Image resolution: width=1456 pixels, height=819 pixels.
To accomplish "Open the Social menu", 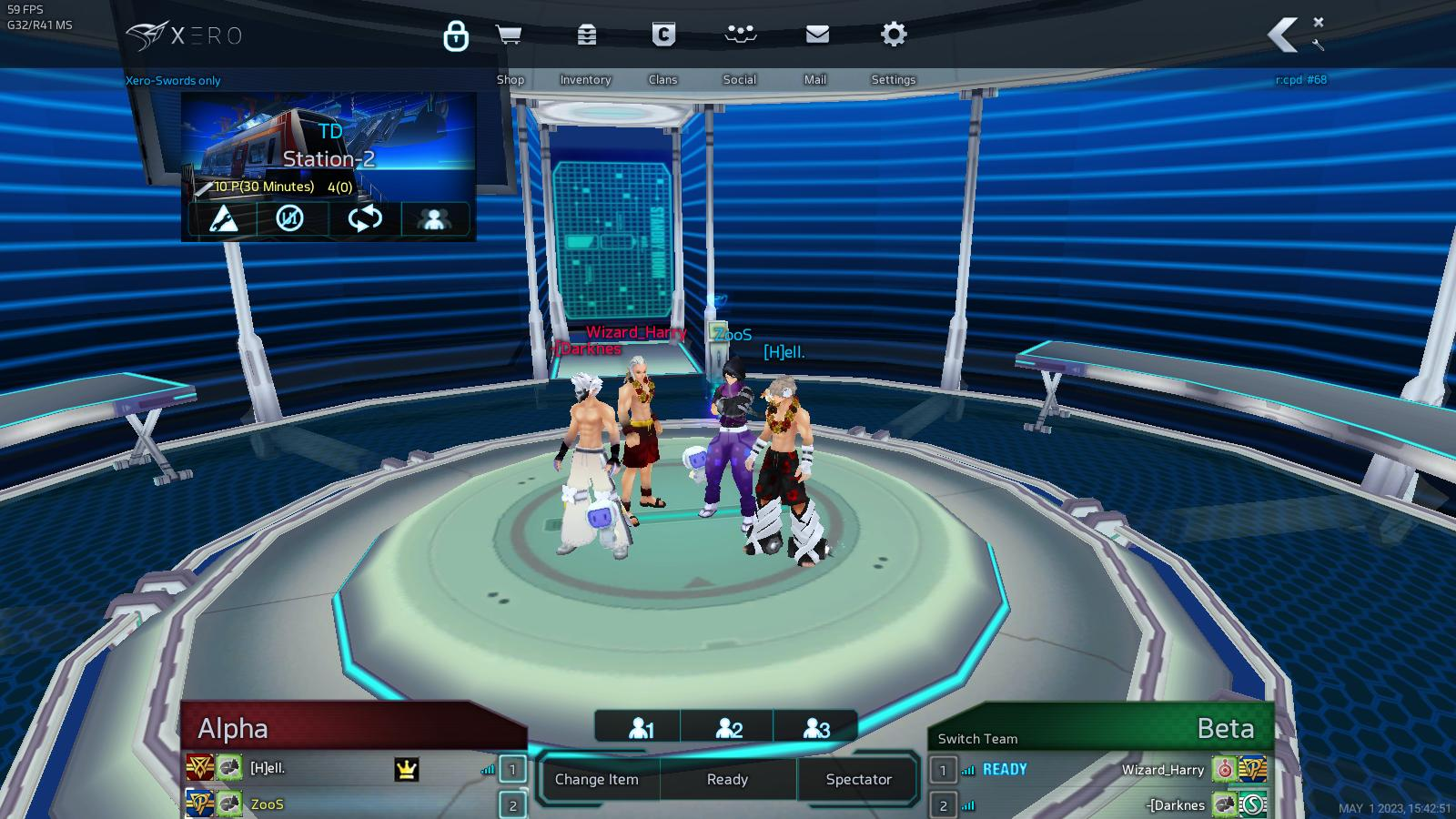I will 740,35.
